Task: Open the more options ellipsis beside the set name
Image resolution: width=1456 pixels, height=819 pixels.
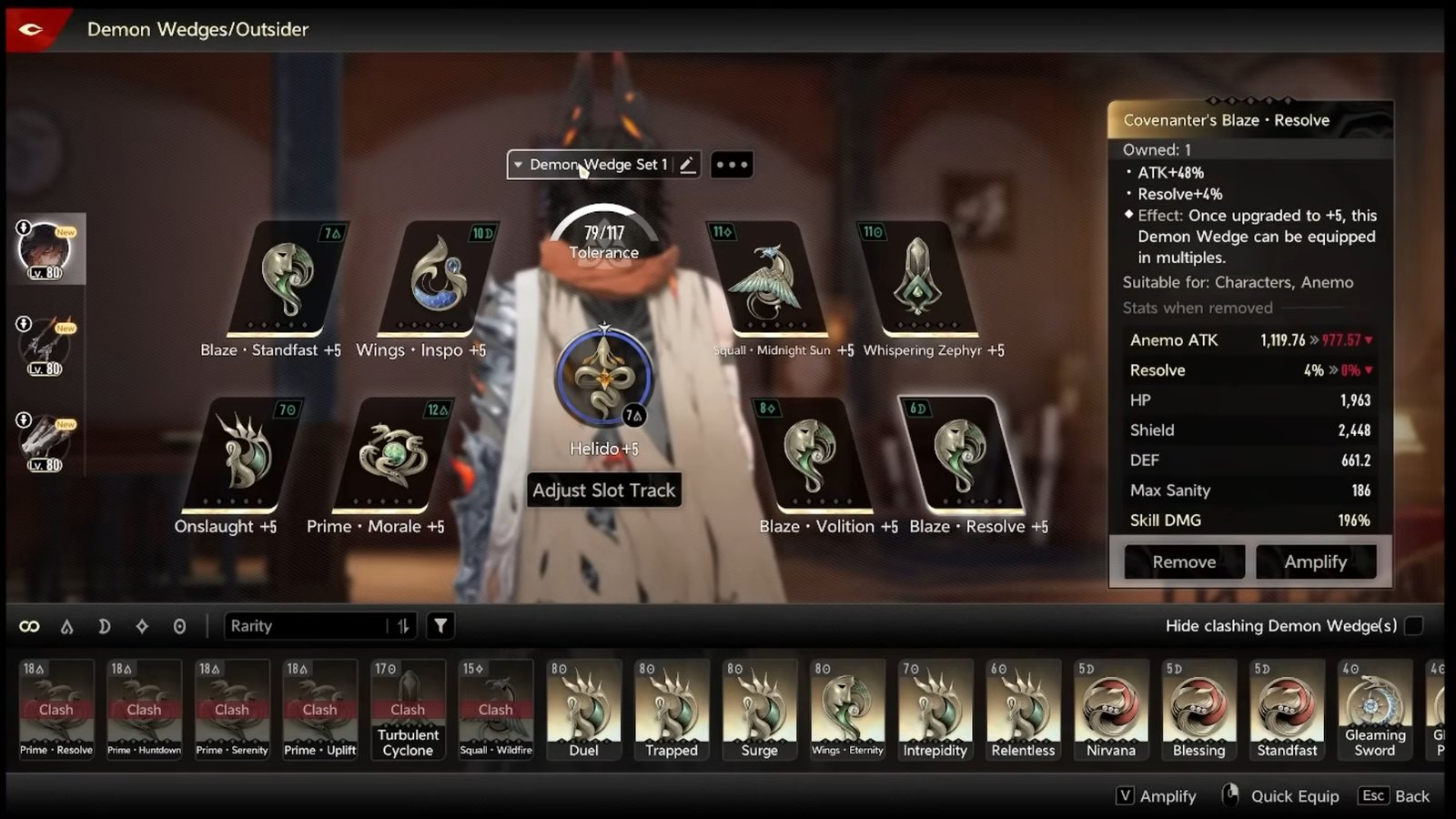Action: pyautogui.click(x=731, y=164)
